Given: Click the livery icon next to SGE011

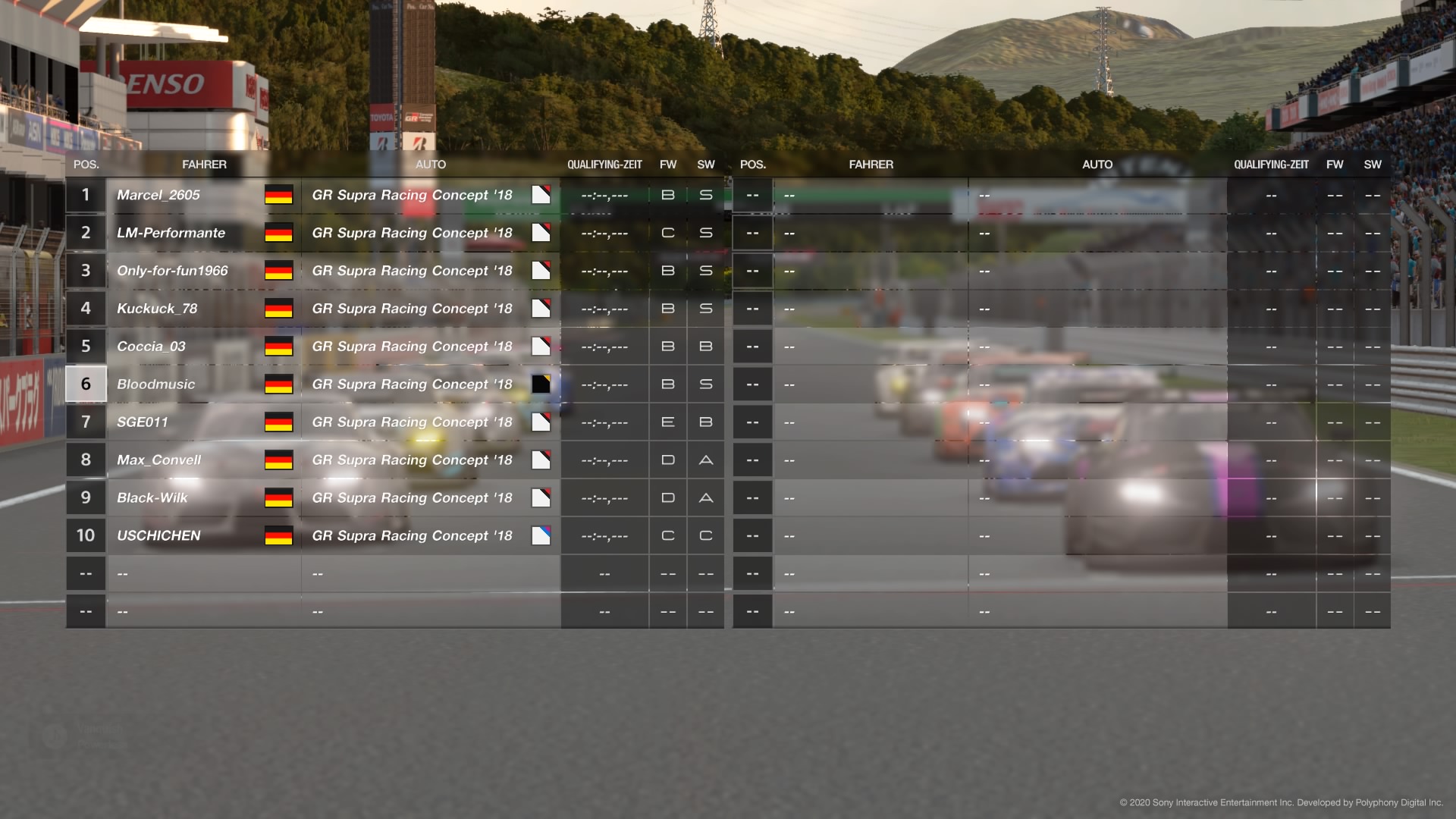Looking at the screenshot, I should (541, 422).
